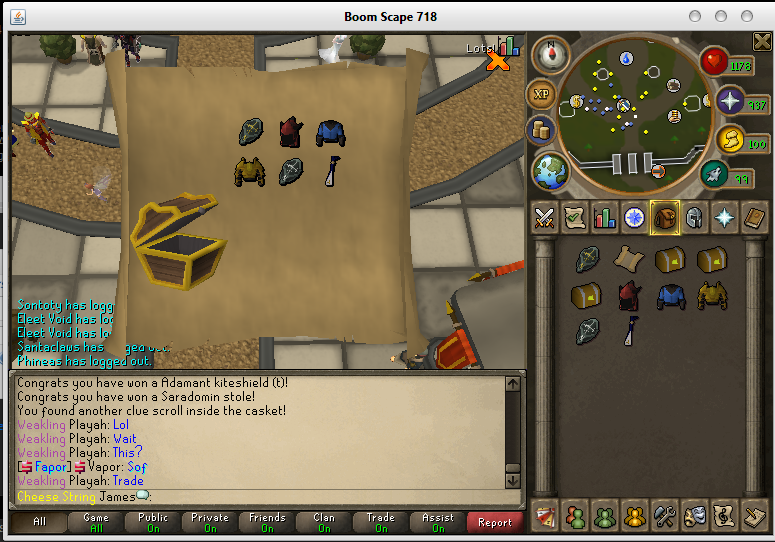This screenshot has width=775, height=542.
Task: Select the gold platebody in the inventory
Action: [711, 295]
